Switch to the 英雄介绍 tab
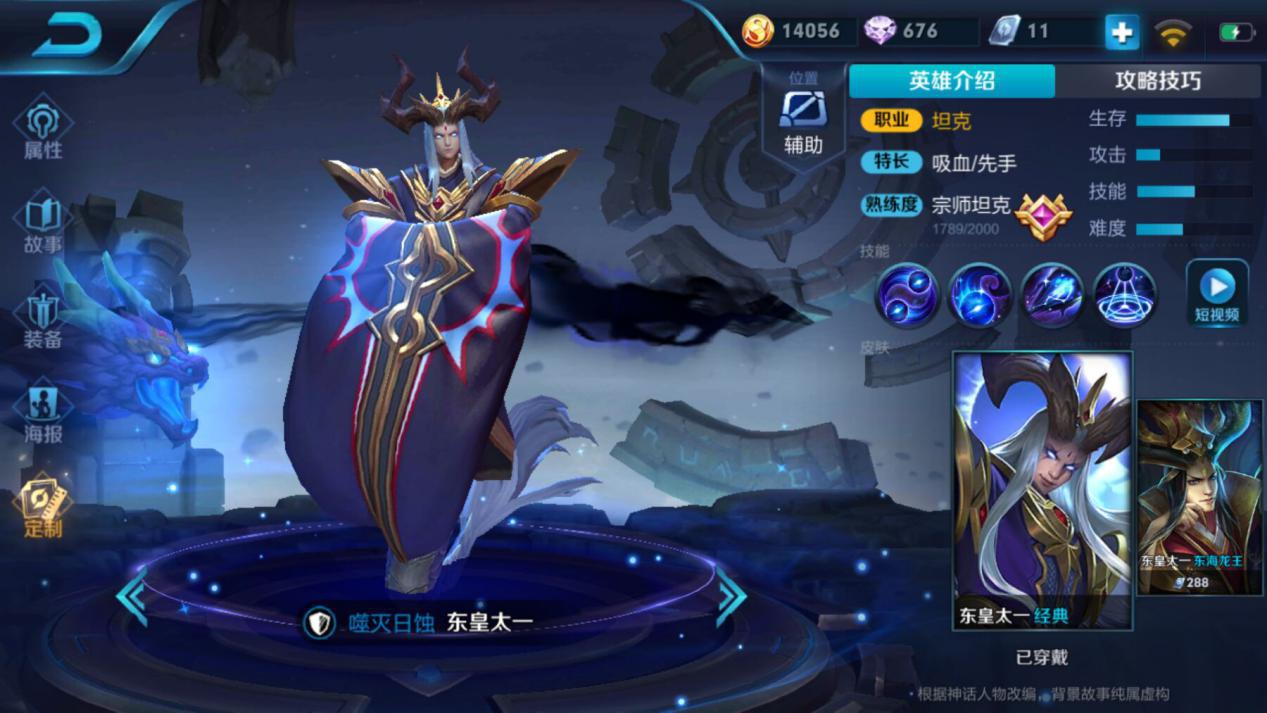 pyautogui.click(x=951, y=81)
